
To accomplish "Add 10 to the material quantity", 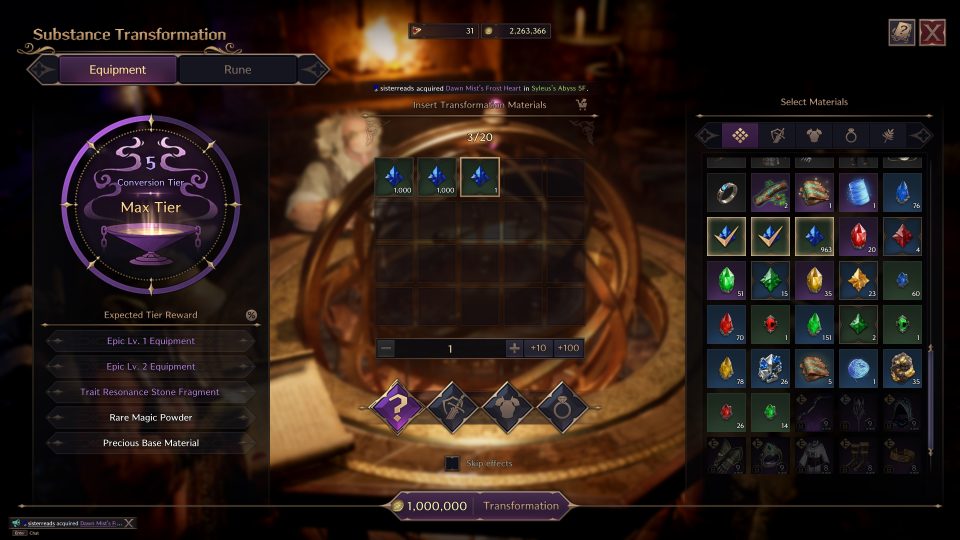I will click(x=538, y=348).
